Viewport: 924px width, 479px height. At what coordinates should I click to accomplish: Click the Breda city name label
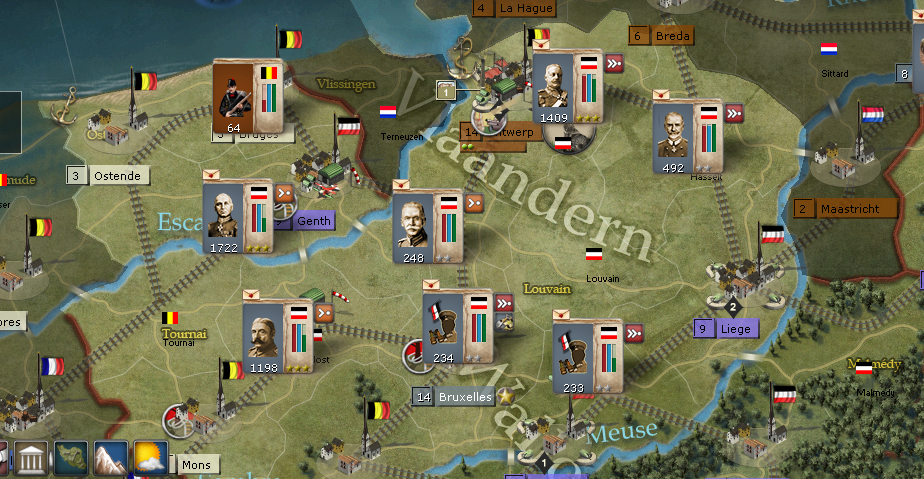(672, 36)
